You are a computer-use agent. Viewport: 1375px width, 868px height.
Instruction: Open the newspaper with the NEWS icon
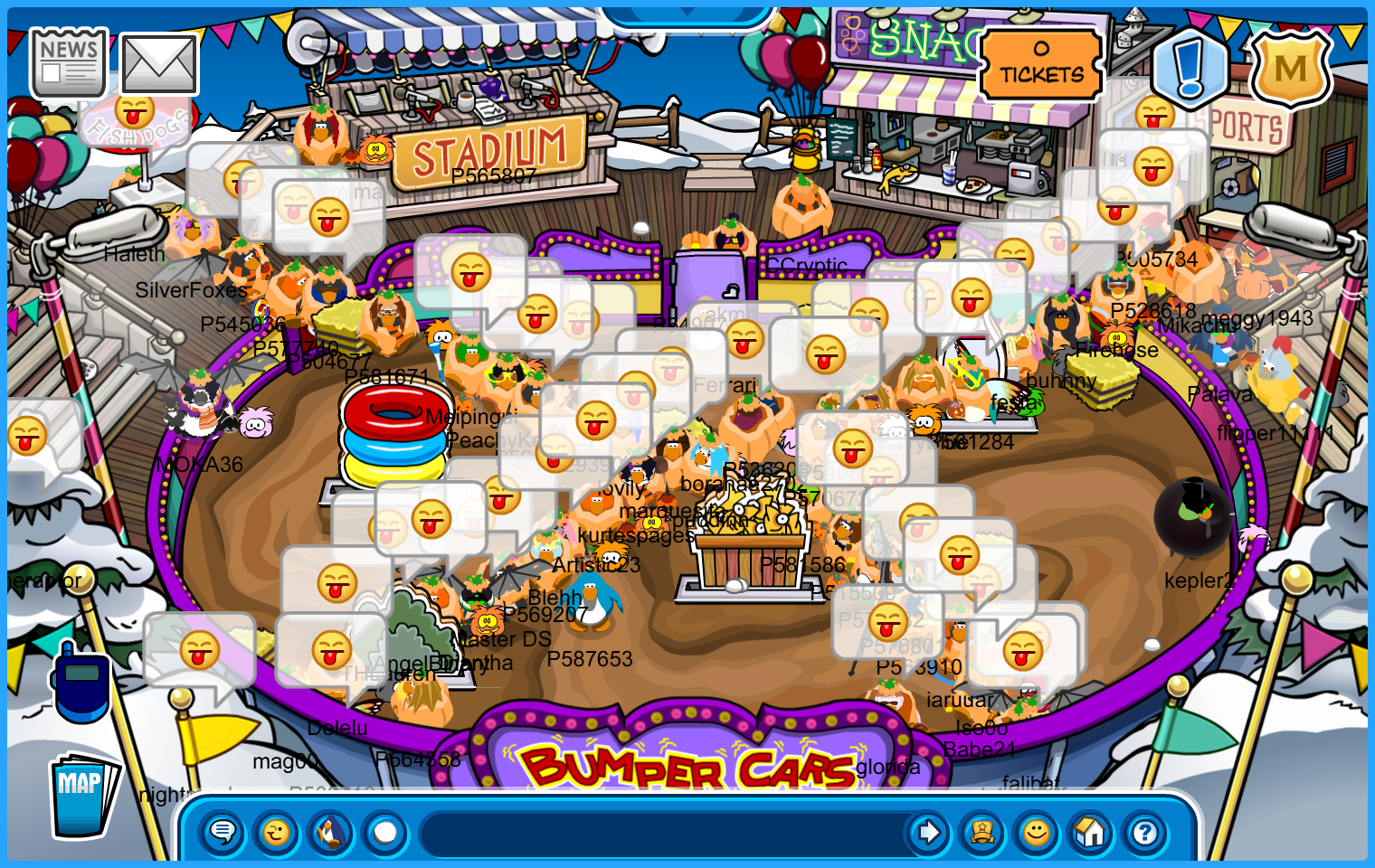(x=69, y=62)
